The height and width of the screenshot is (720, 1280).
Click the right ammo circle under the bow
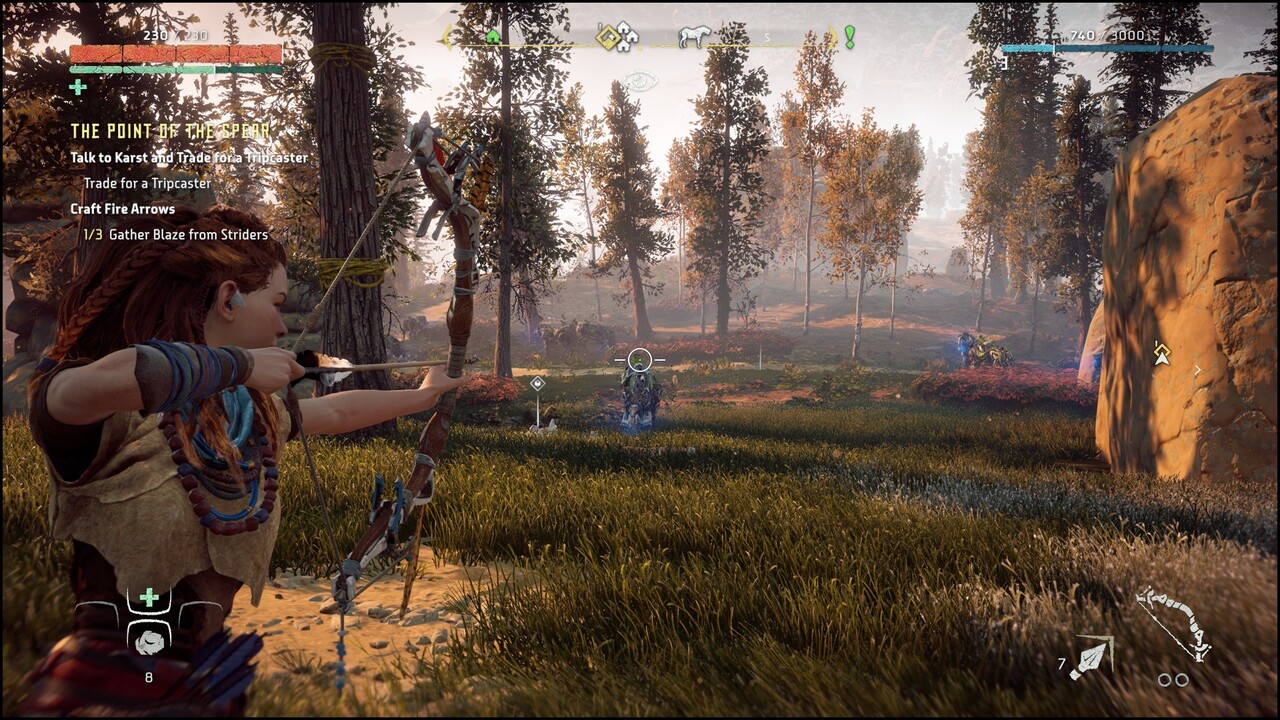(x=1182, y=680)
